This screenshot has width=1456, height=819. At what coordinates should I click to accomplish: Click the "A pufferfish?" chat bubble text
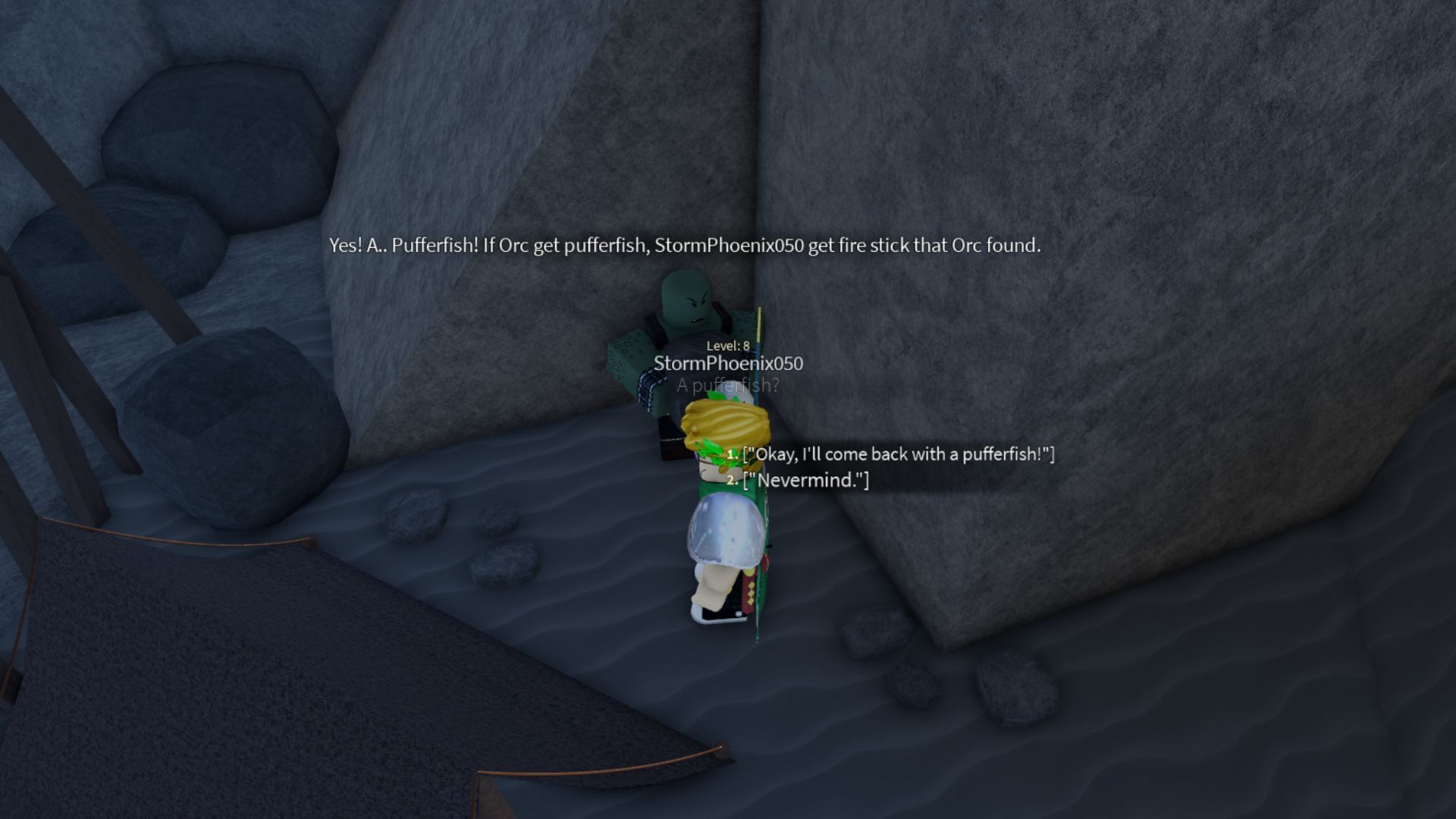coord(726,384)
